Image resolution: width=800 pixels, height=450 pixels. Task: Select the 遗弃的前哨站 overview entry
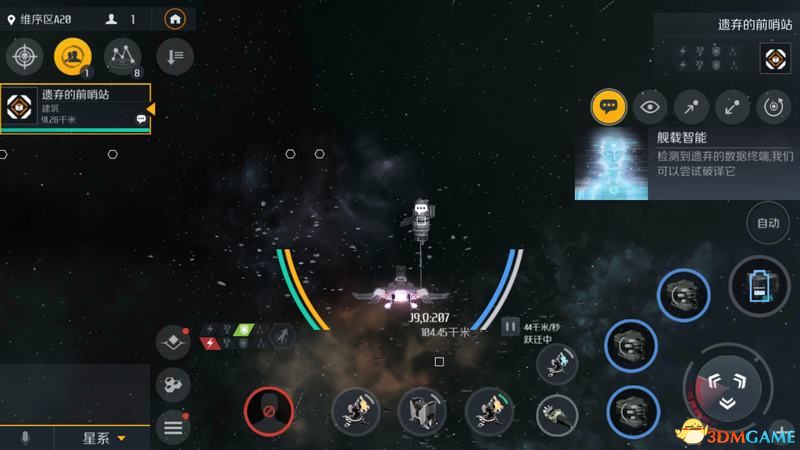[x=76, y=107]
